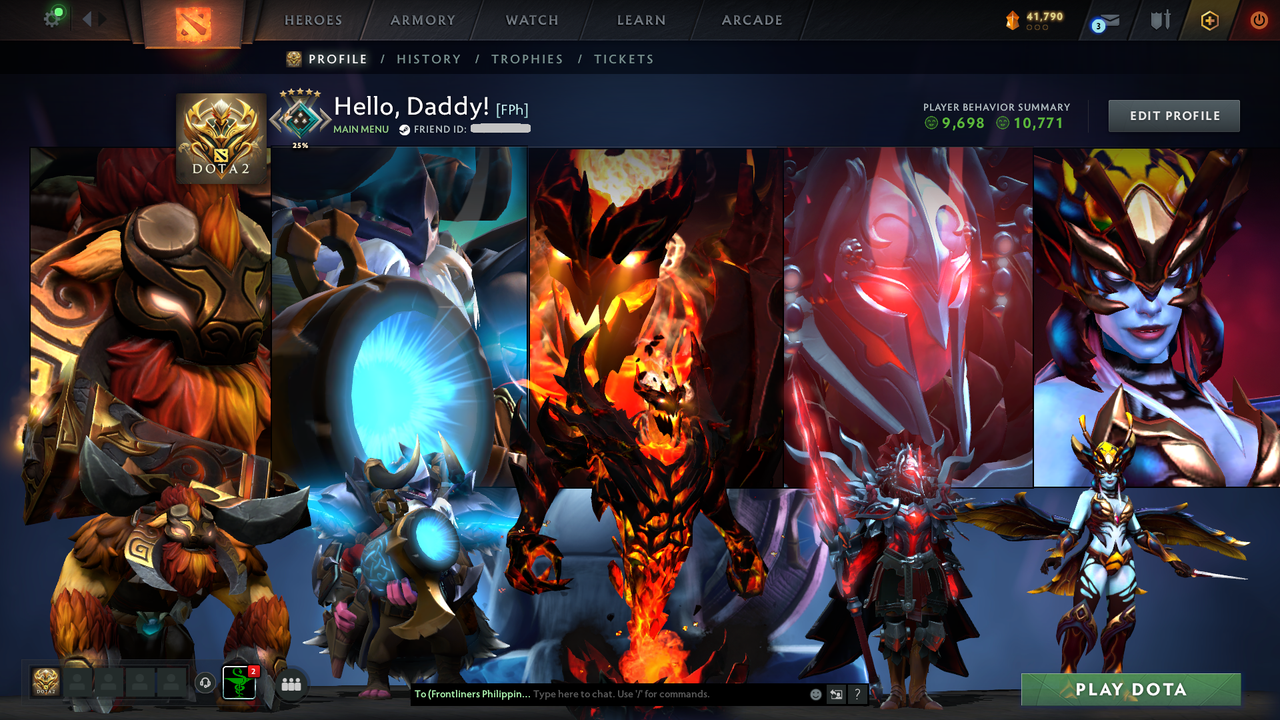Open Settings via the gear icon
Image resolution: width=1280 pixels, height=720 pixels.
point(54,17)
